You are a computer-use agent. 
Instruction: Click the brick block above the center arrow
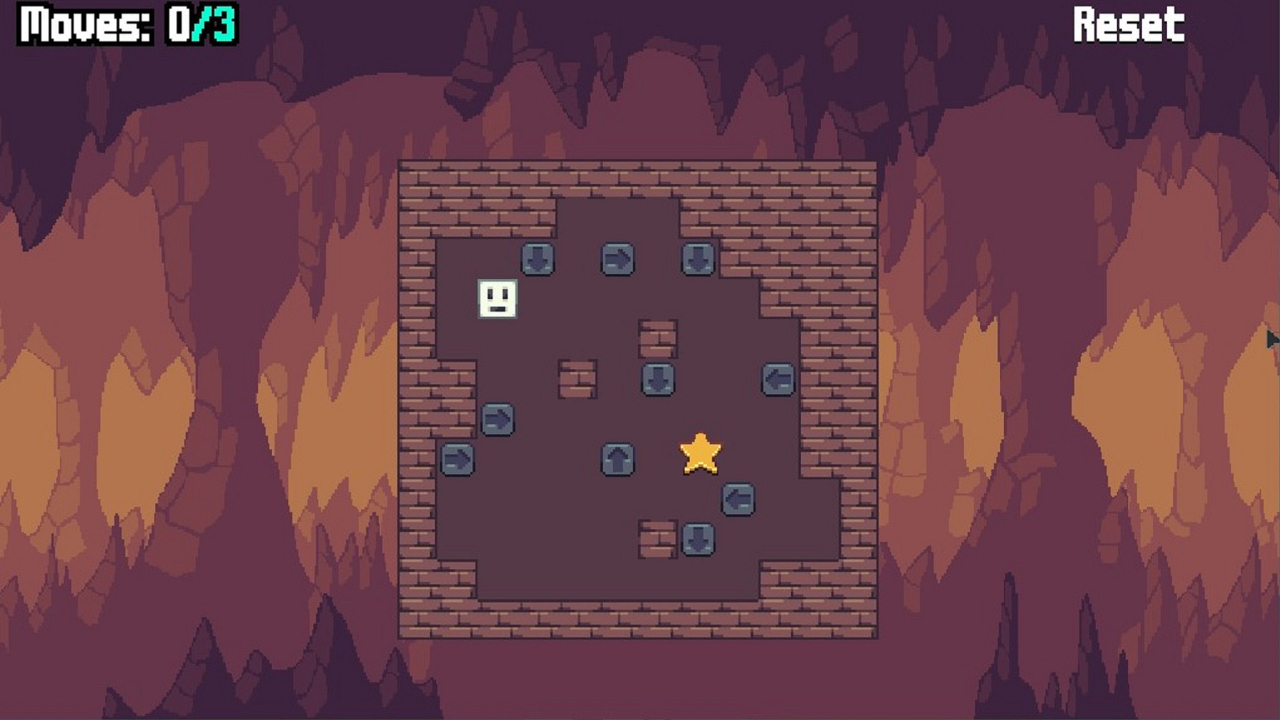click(x=658, y=340)
